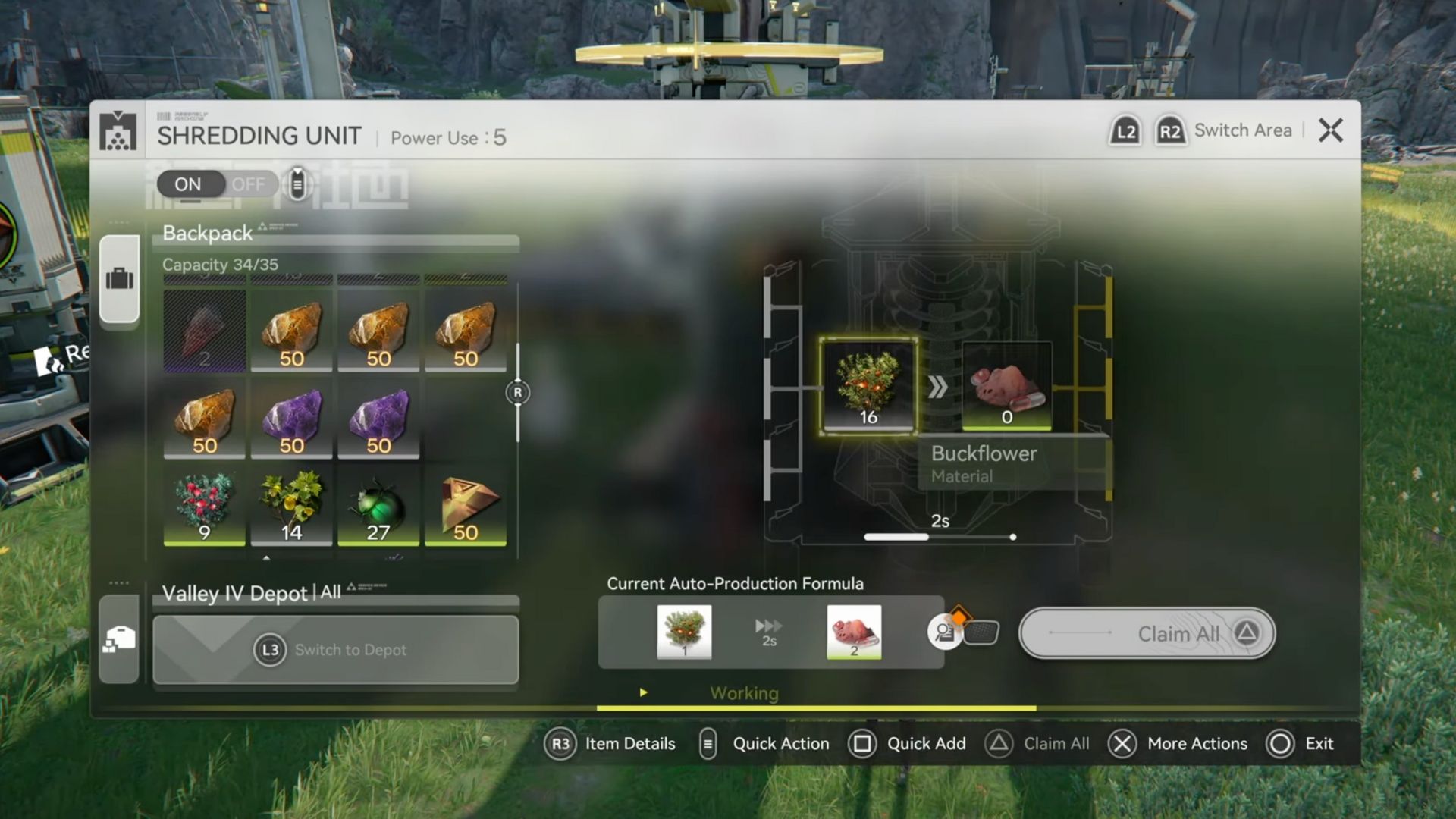The image size is (1456, 819).
Task: Click the Shredding Unit machine icon in the header
Action: [x=119, y=133]
